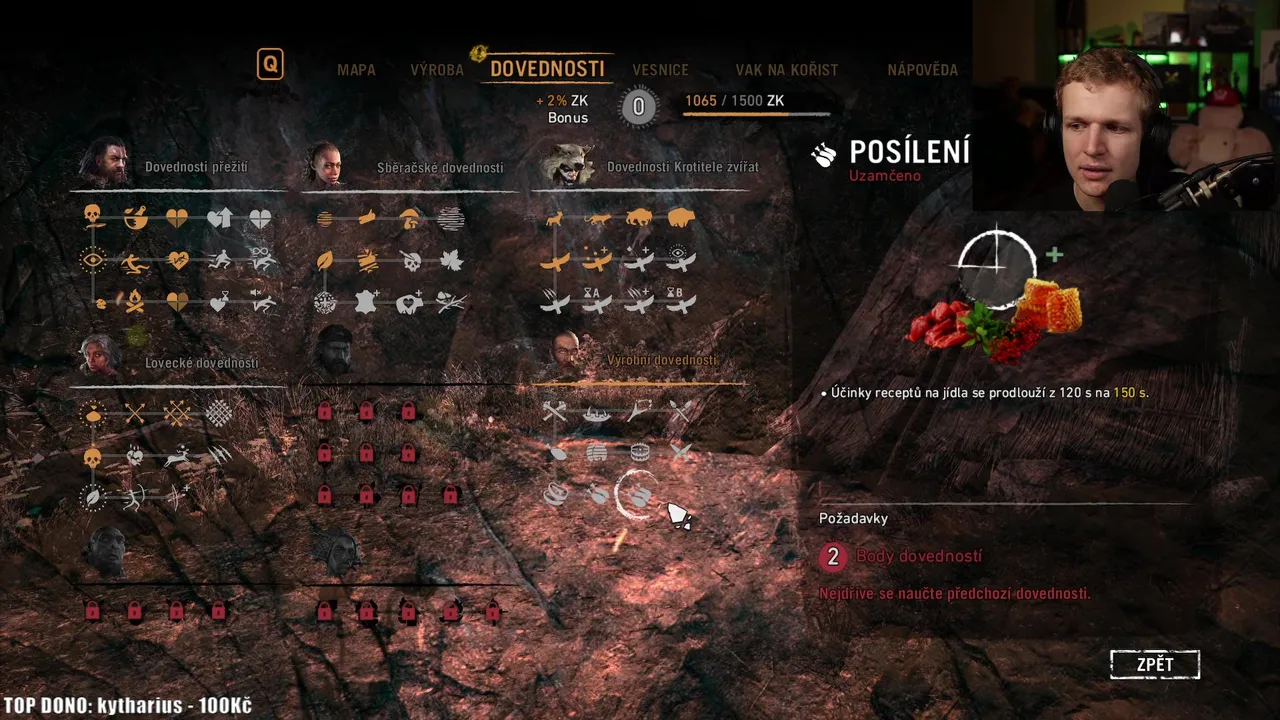Choose the crossed clubs crafting skill

pos(555,411)
